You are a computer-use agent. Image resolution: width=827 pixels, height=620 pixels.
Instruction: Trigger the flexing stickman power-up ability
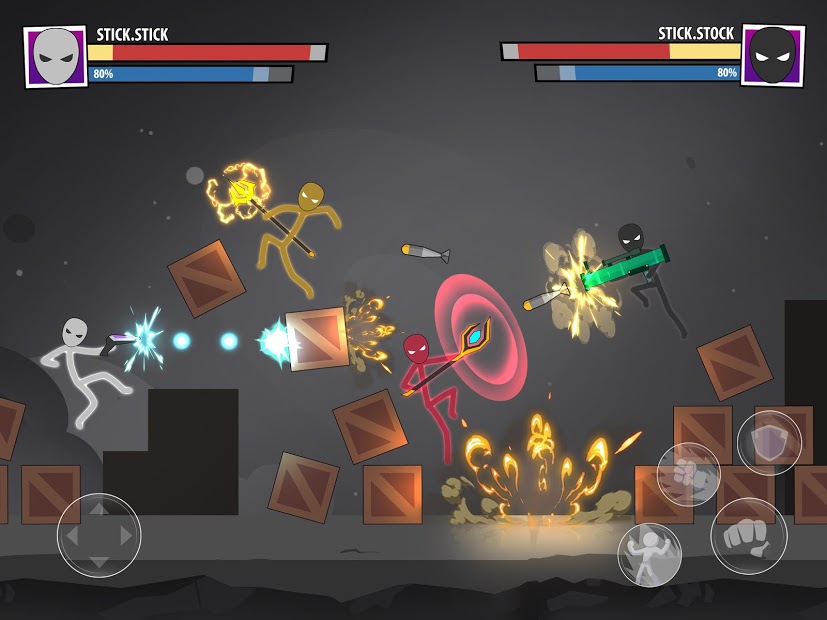pos(649,554)
